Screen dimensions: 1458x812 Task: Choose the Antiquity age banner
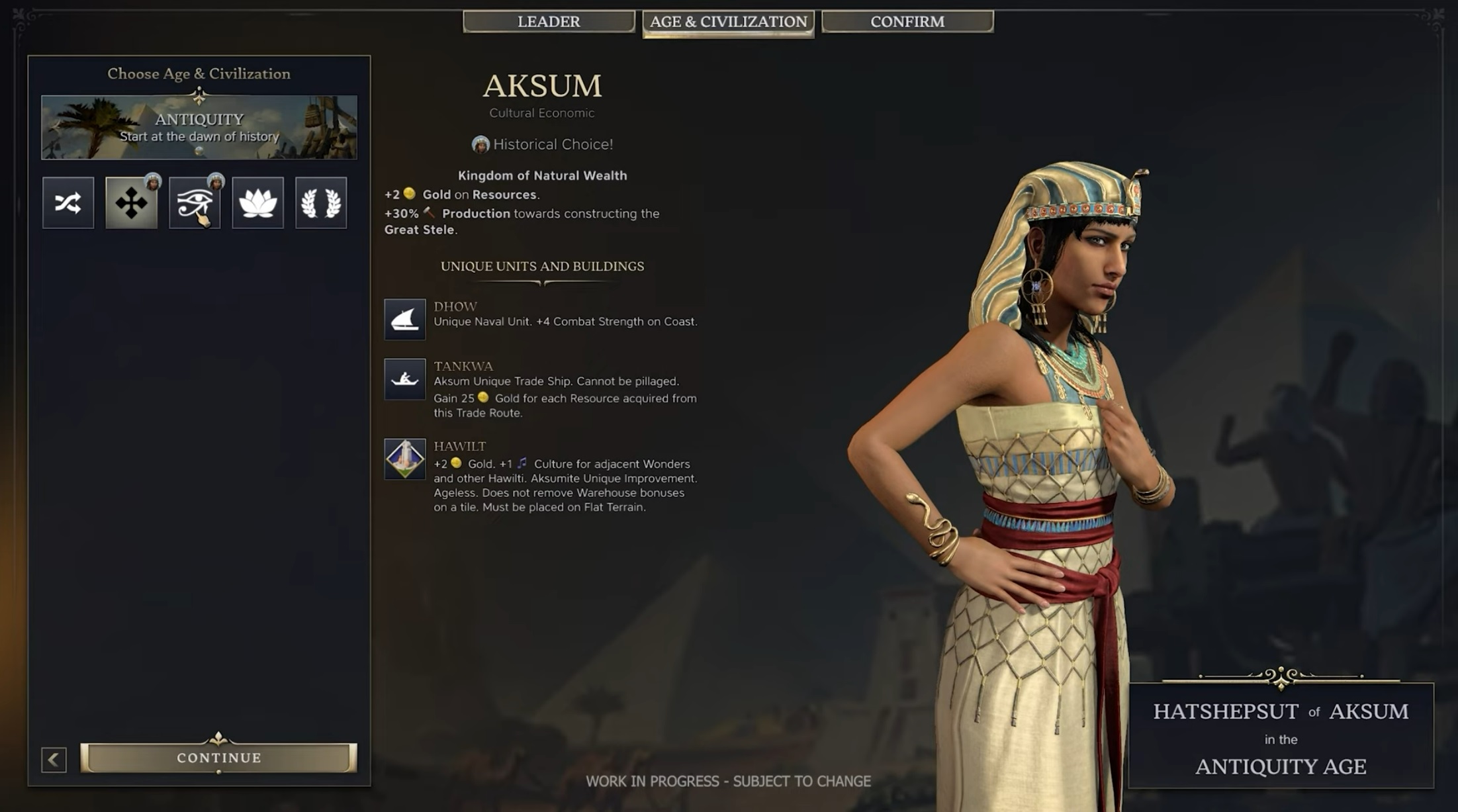(x=199, y=127)
